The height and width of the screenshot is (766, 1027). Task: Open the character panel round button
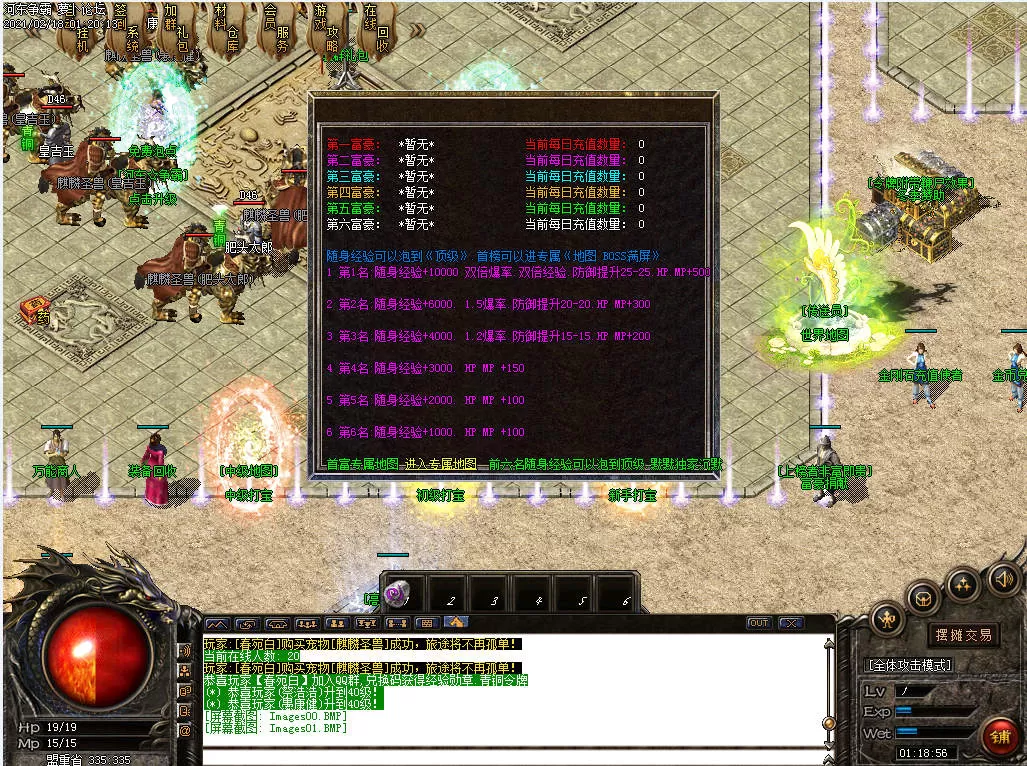[x=888, y=619]
